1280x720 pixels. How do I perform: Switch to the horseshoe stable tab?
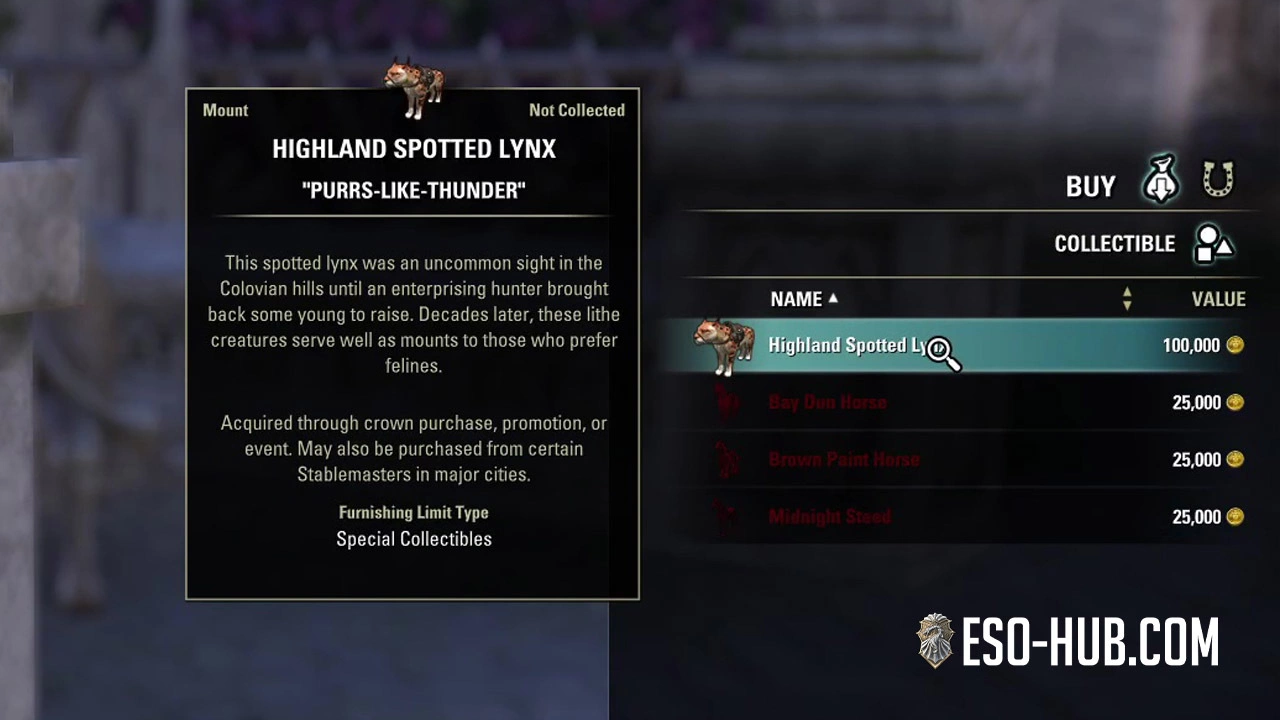point(1218,181)
